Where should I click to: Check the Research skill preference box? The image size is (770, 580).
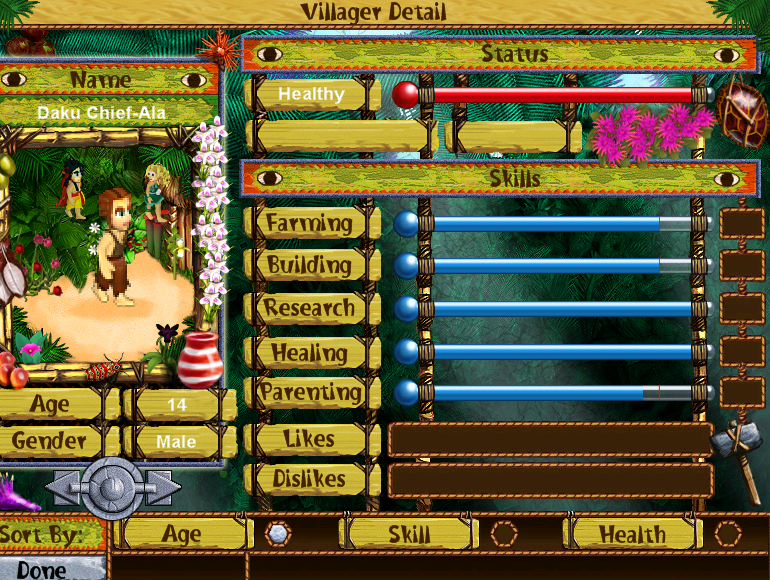pyautogui.click(x=741, y=309)
